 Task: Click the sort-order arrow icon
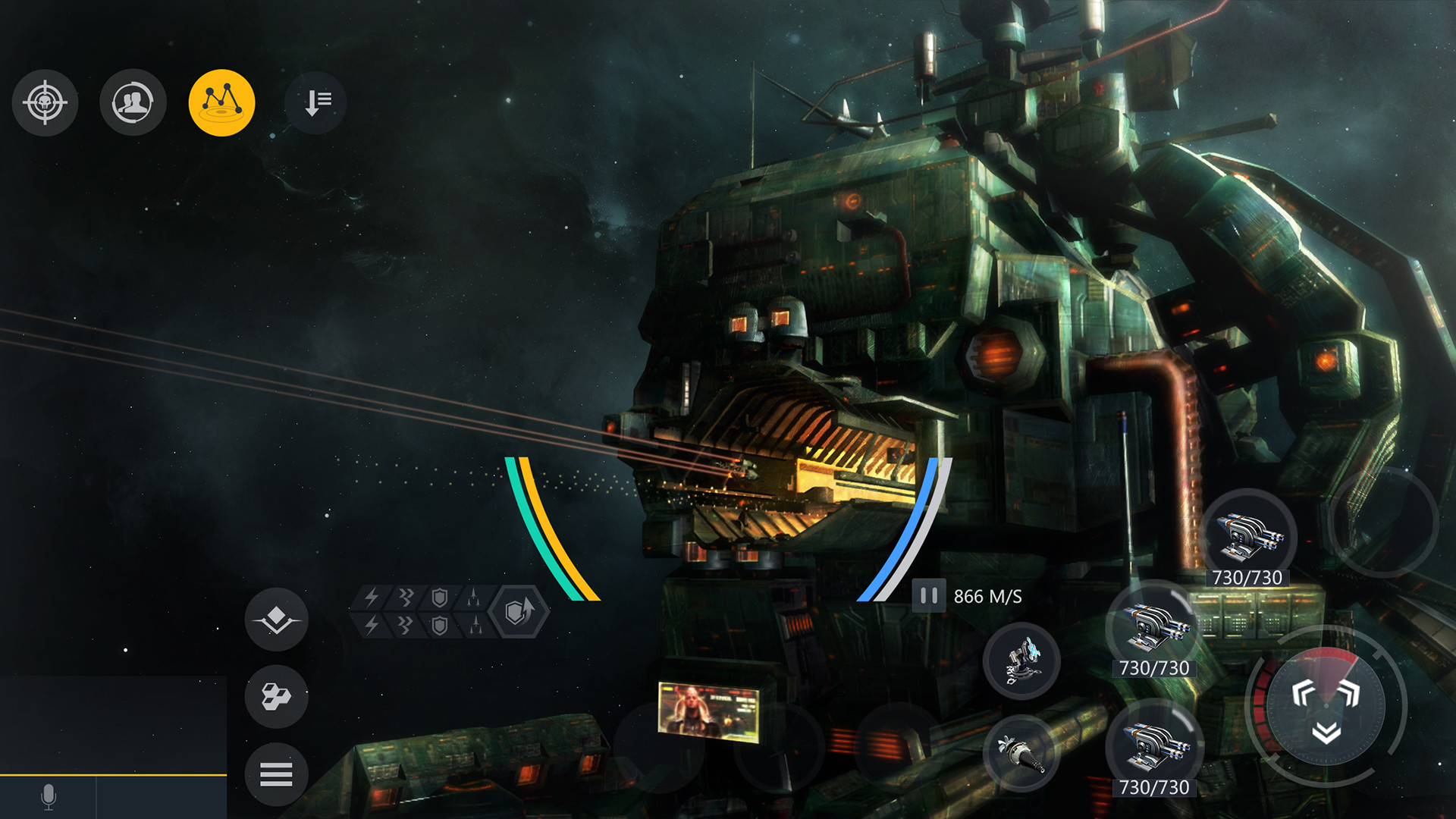[x=315, y=104]
